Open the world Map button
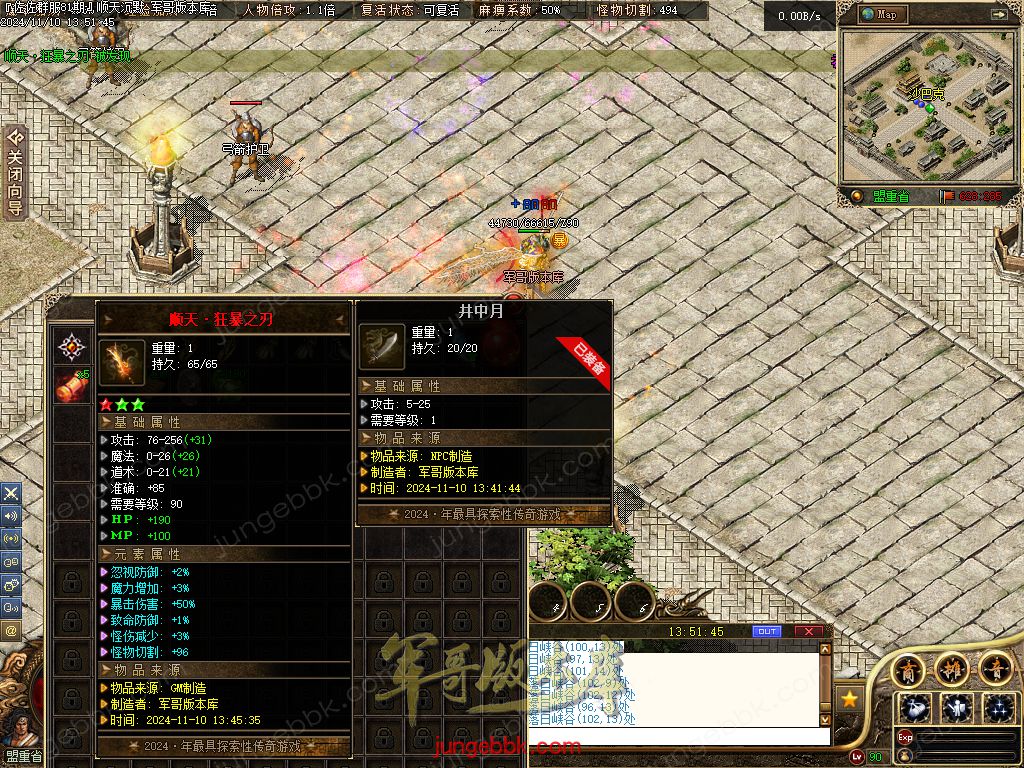This screenshot has height=768, width=1024. [x=881, y=15]
